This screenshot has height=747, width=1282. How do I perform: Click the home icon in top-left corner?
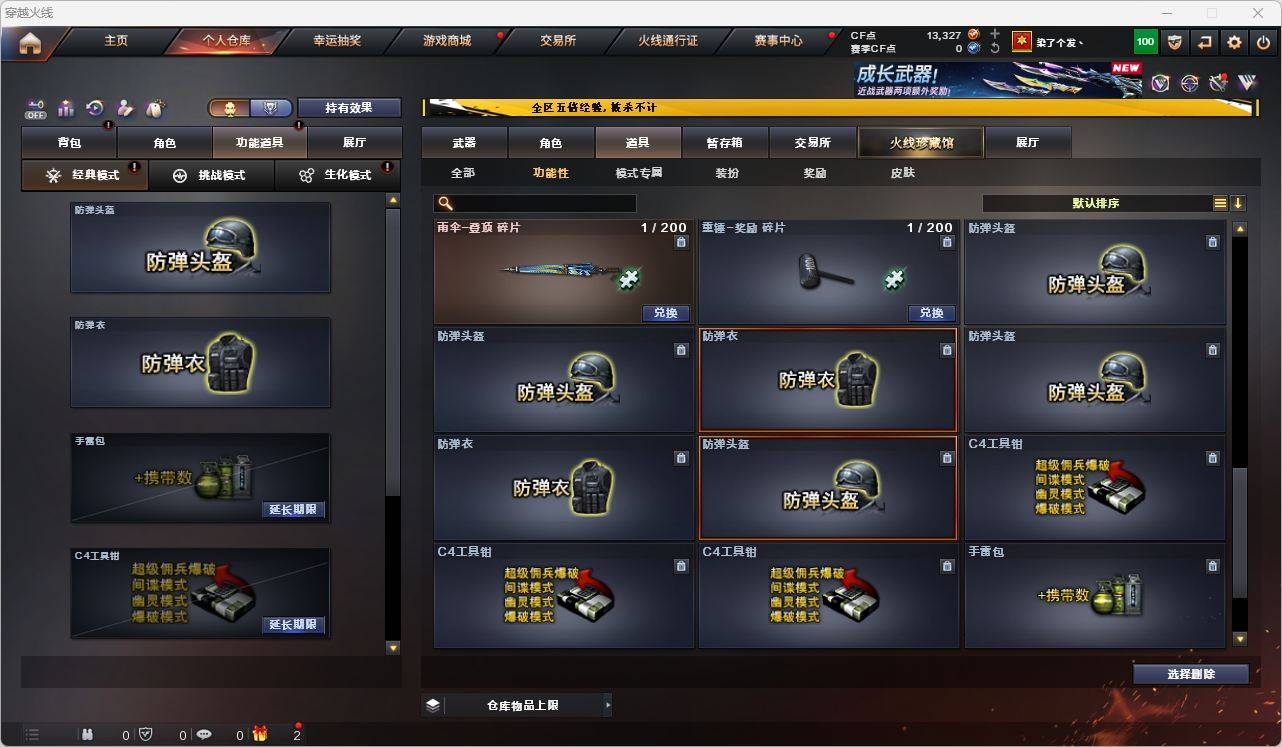click(29, 41)
